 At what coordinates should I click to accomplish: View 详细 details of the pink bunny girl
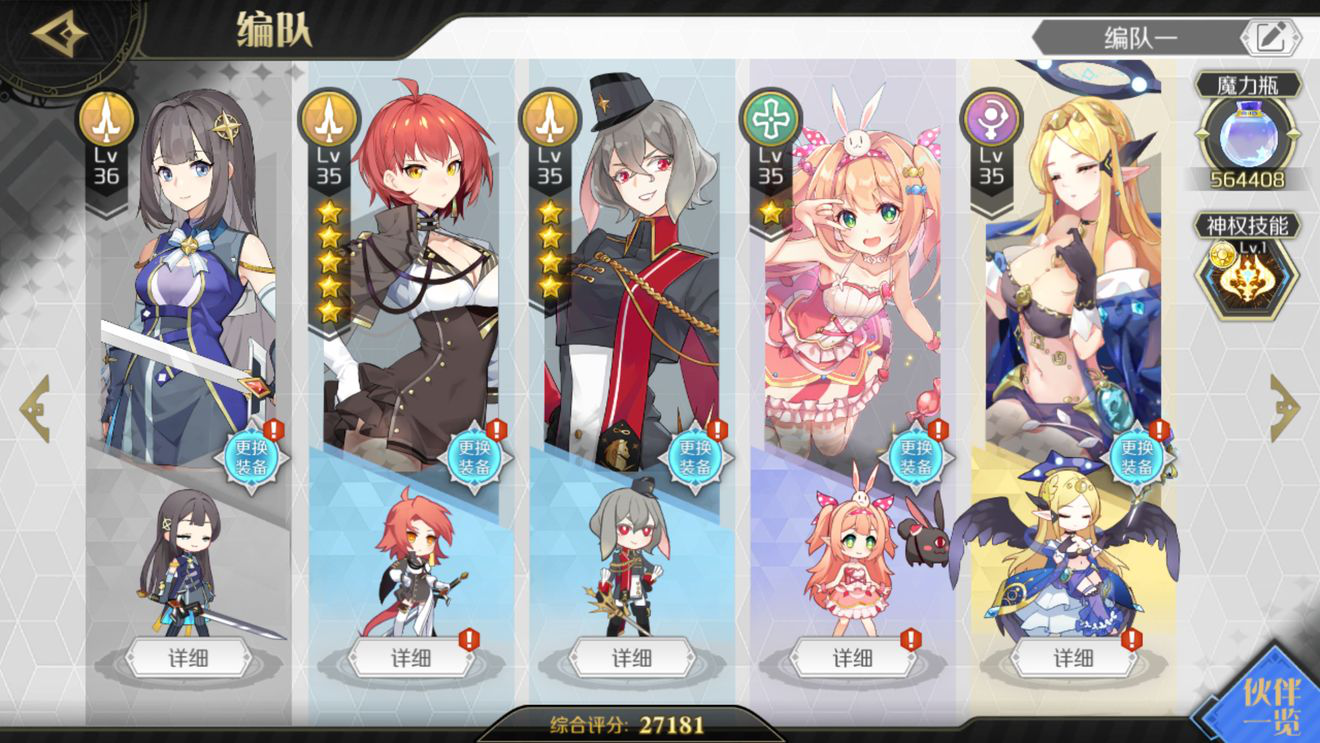(852, 658)
